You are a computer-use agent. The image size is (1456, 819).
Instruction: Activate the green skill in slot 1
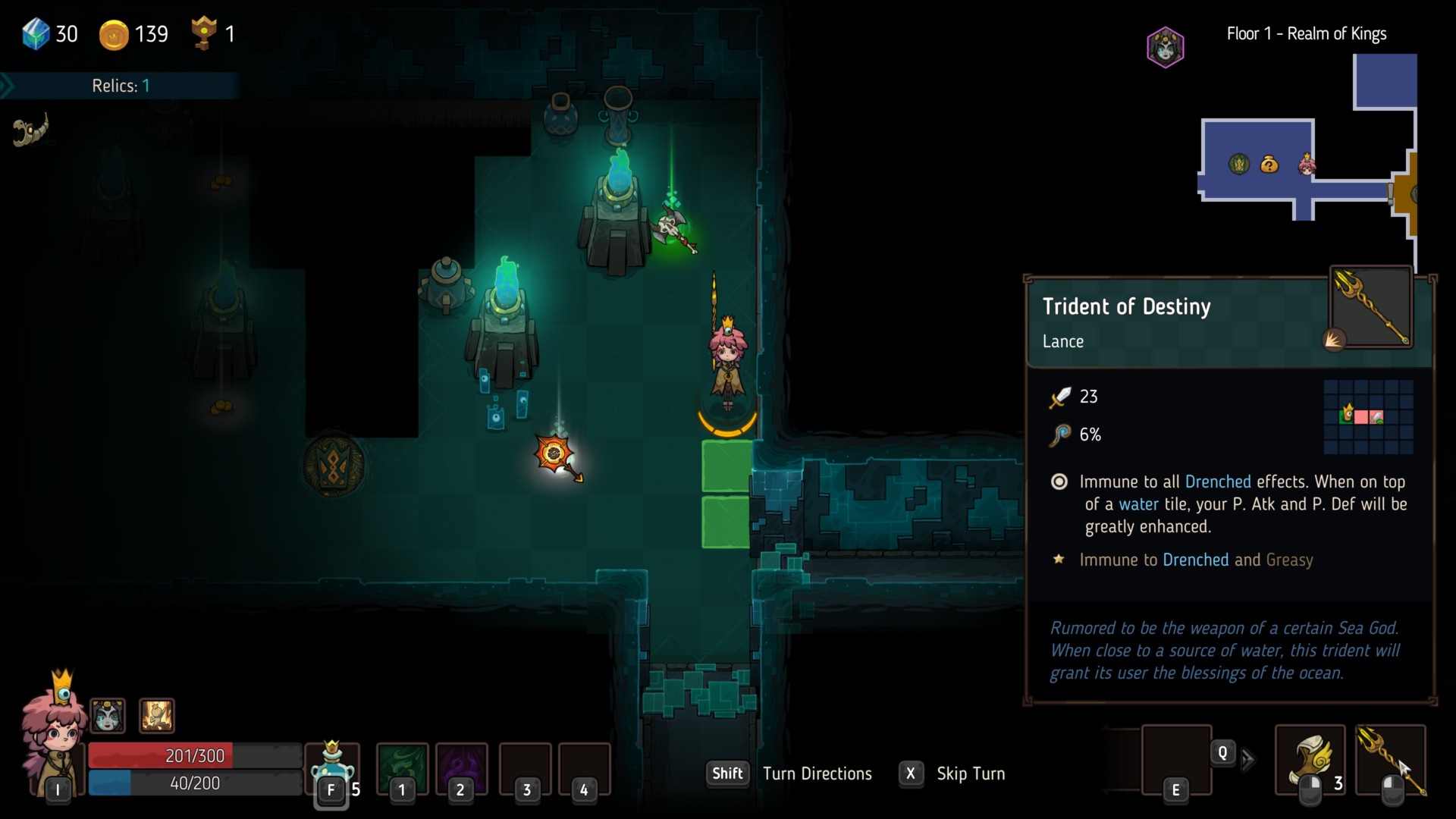(402, 766)
